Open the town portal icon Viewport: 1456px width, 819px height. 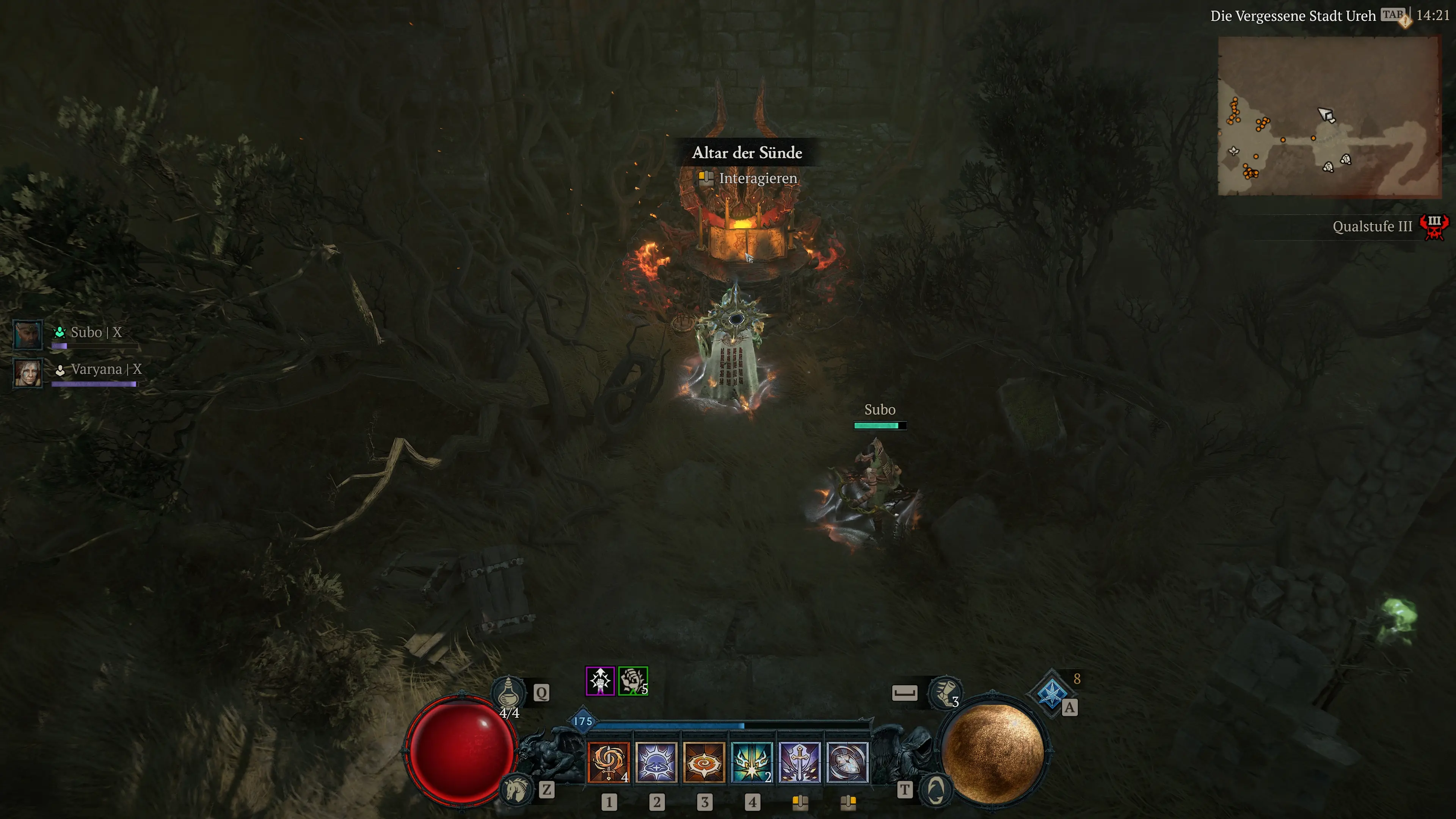[935, 789]
